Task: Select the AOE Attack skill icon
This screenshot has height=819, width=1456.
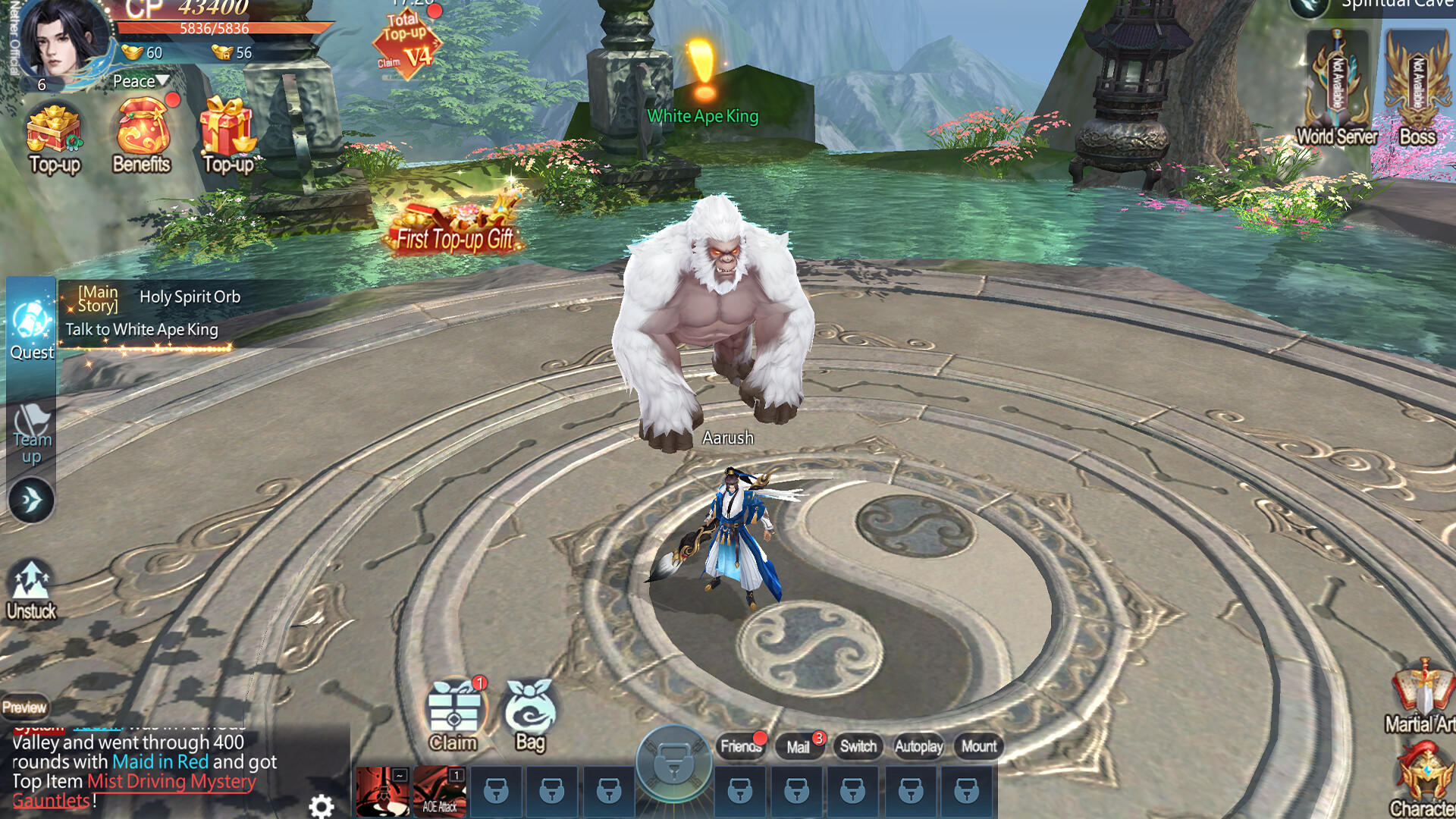Action: click(441, 790)
